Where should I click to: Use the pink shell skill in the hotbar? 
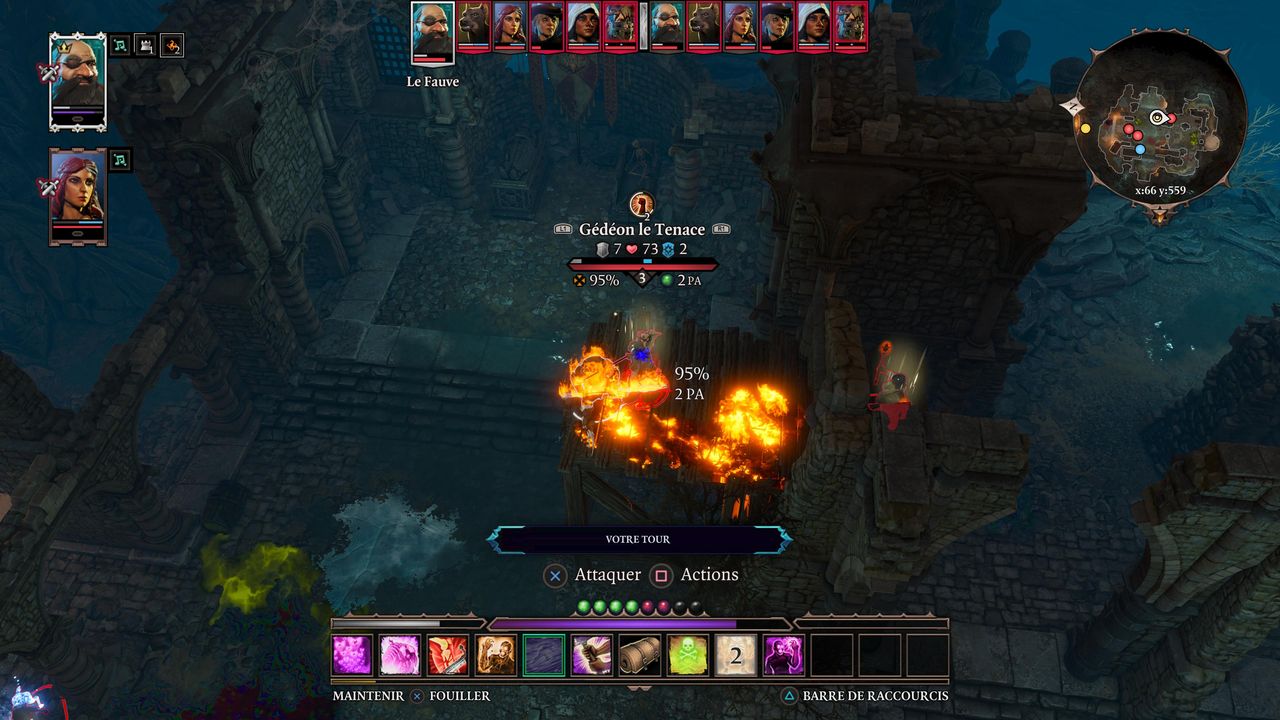[400, 655]
